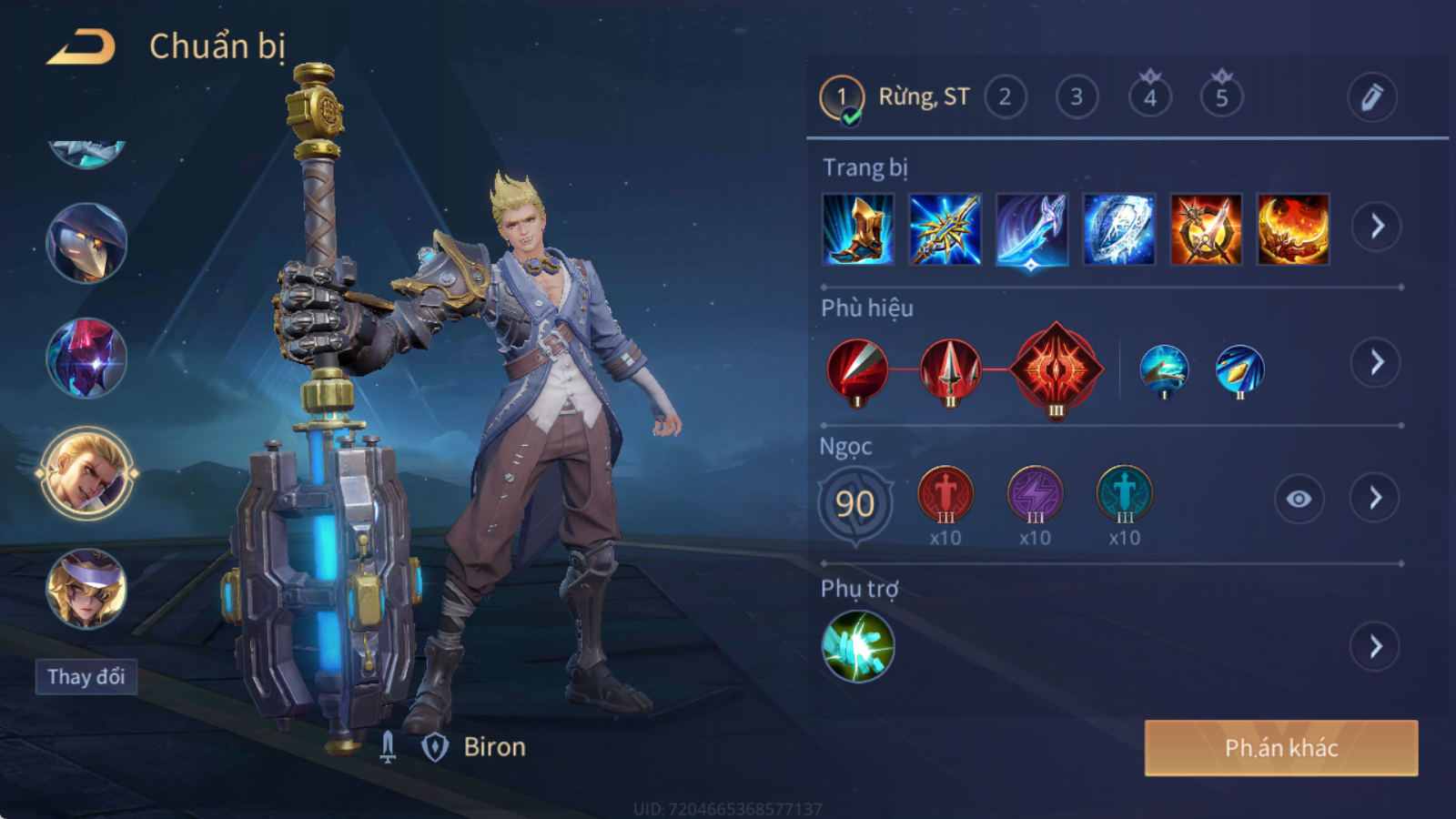Select loadout preset 4
This screenshot has height=819, width=1456.
click(x=1150, y=97)
